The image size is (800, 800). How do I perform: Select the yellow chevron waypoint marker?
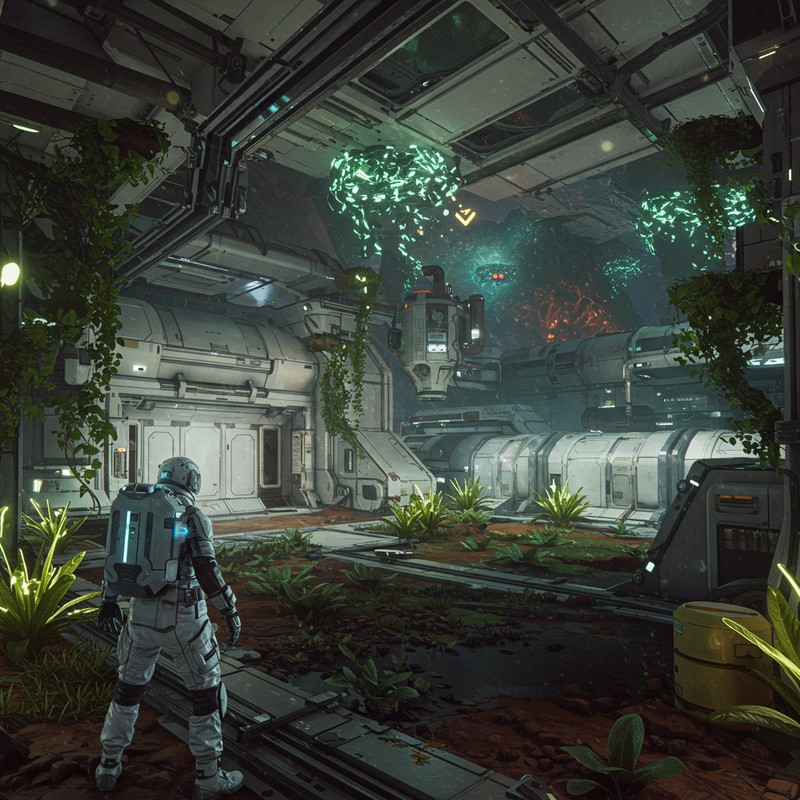pos(465,216)
